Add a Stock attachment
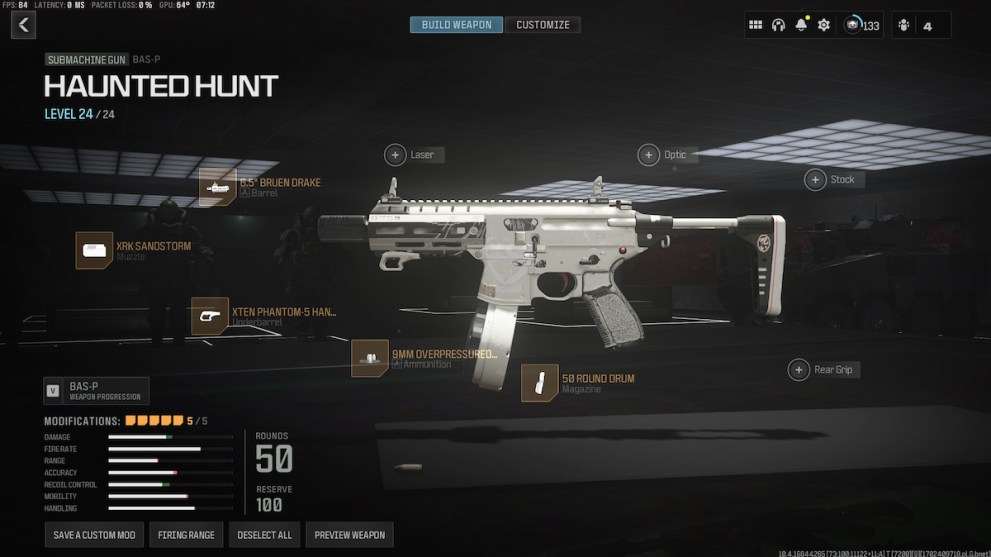 (x=816, y=180)
